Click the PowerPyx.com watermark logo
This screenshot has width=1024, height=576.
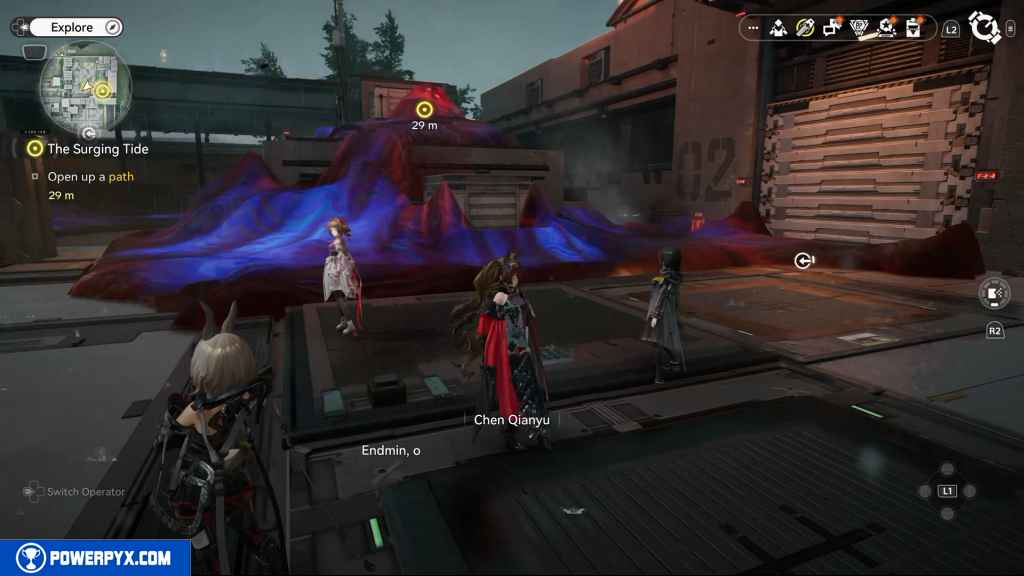tap(95, 558)
